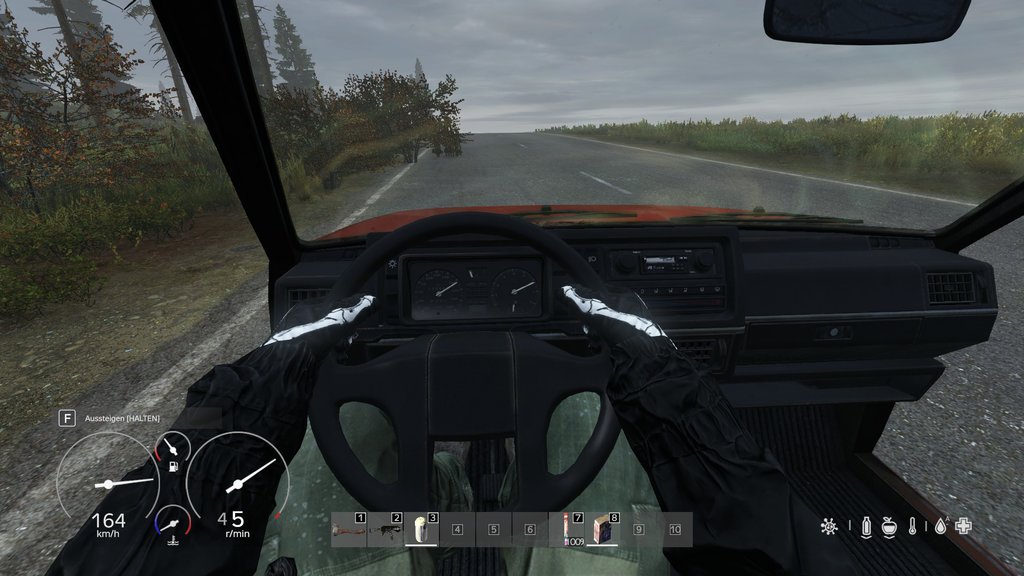
Task: Choose the flare in hotbar slot 7
Action: pyautogui.click(x=567, y=529)
